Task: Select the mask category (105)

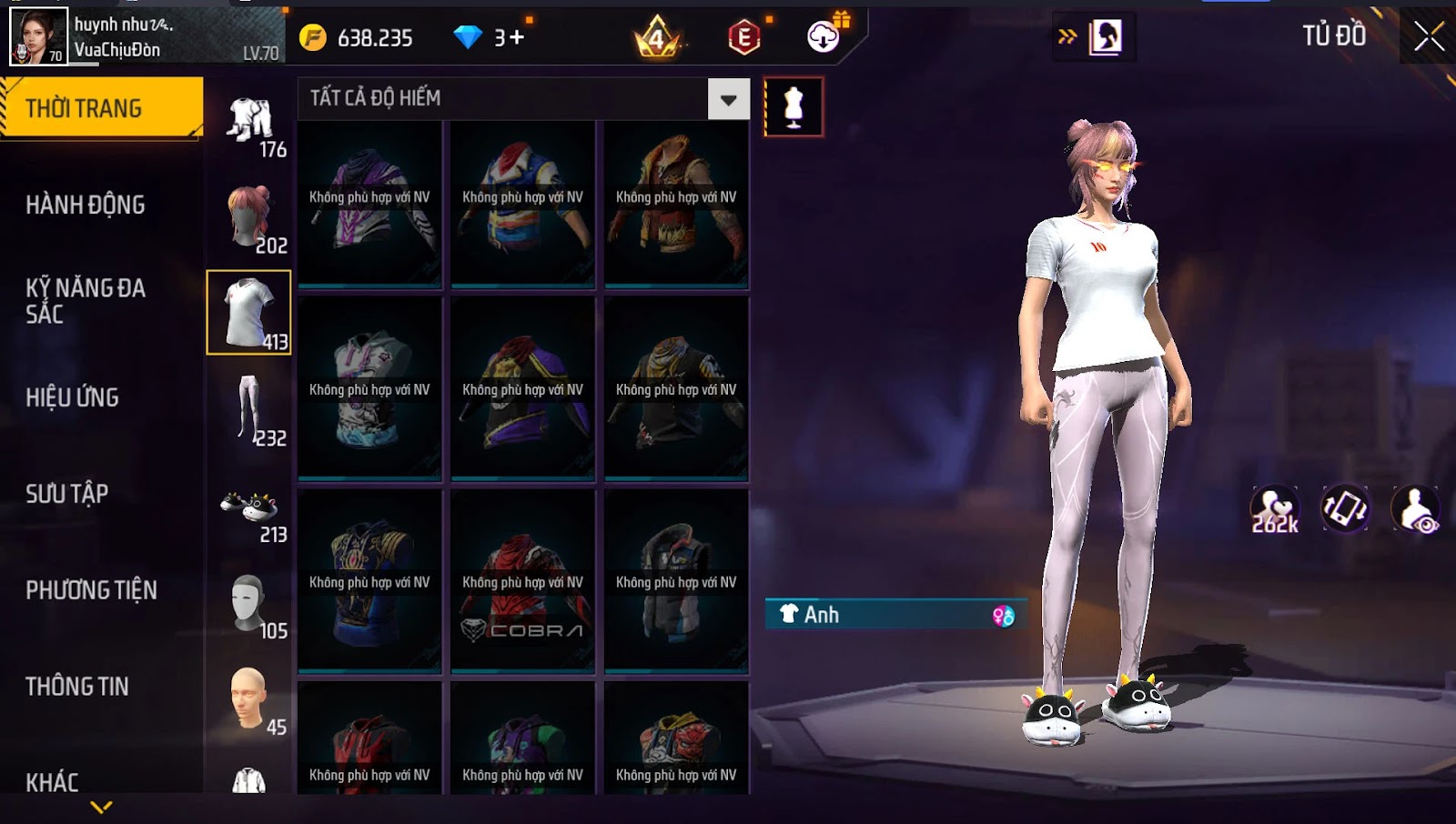Action: [x=250, y=605]
